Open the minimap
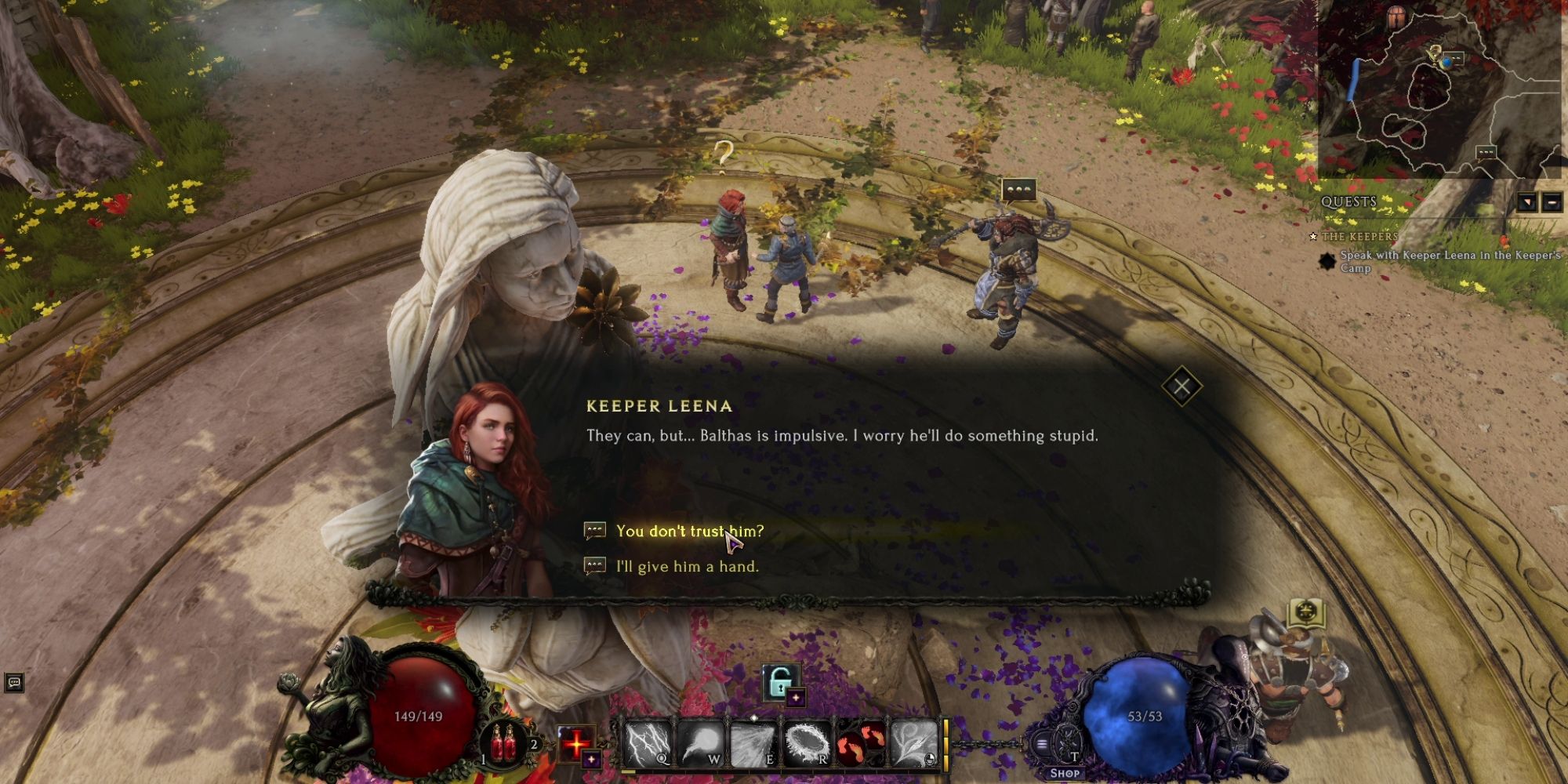 pyautogui.click(x=1443, y=86)
